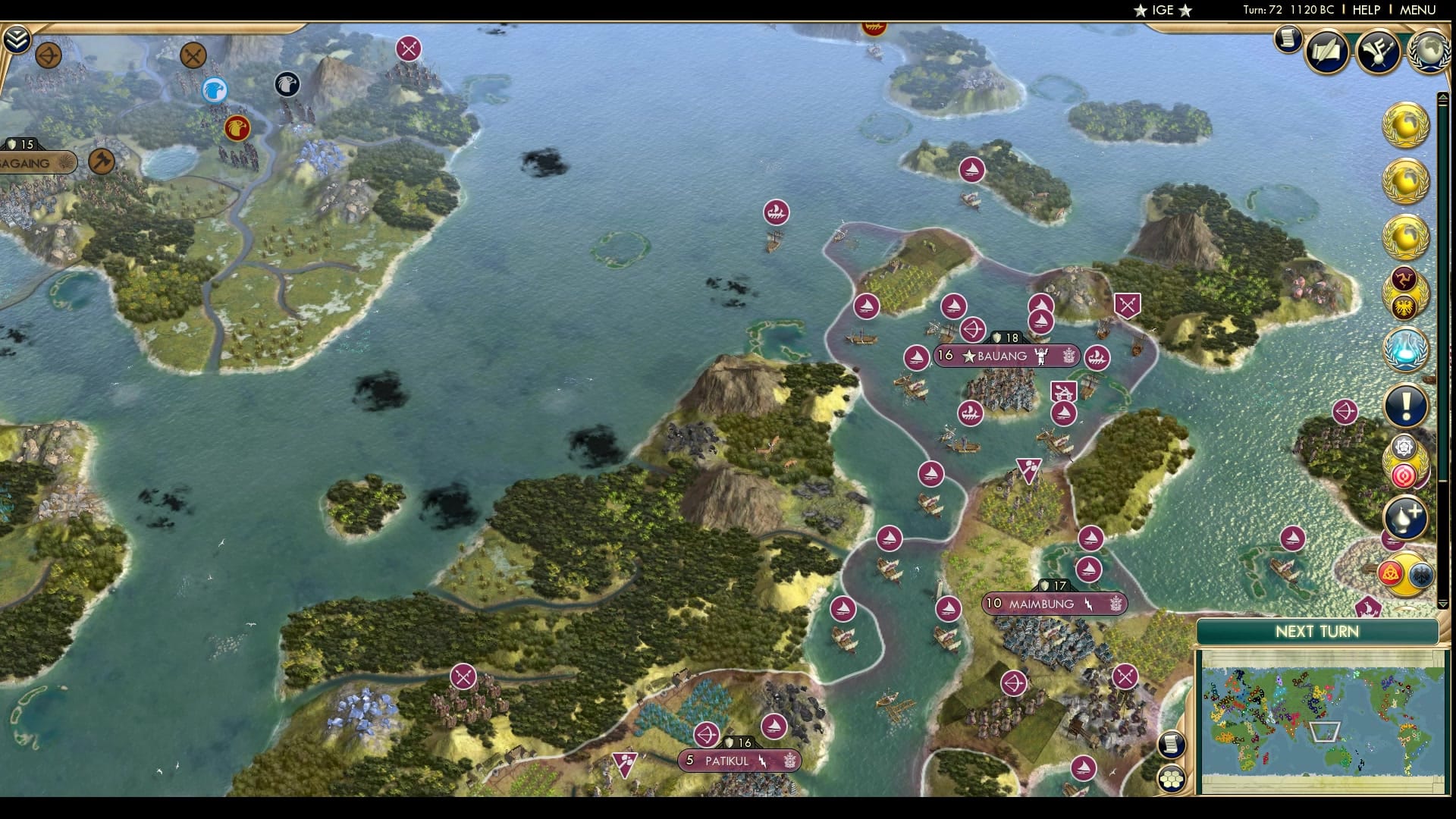Open the Culture overview music-note icon

1379,52
